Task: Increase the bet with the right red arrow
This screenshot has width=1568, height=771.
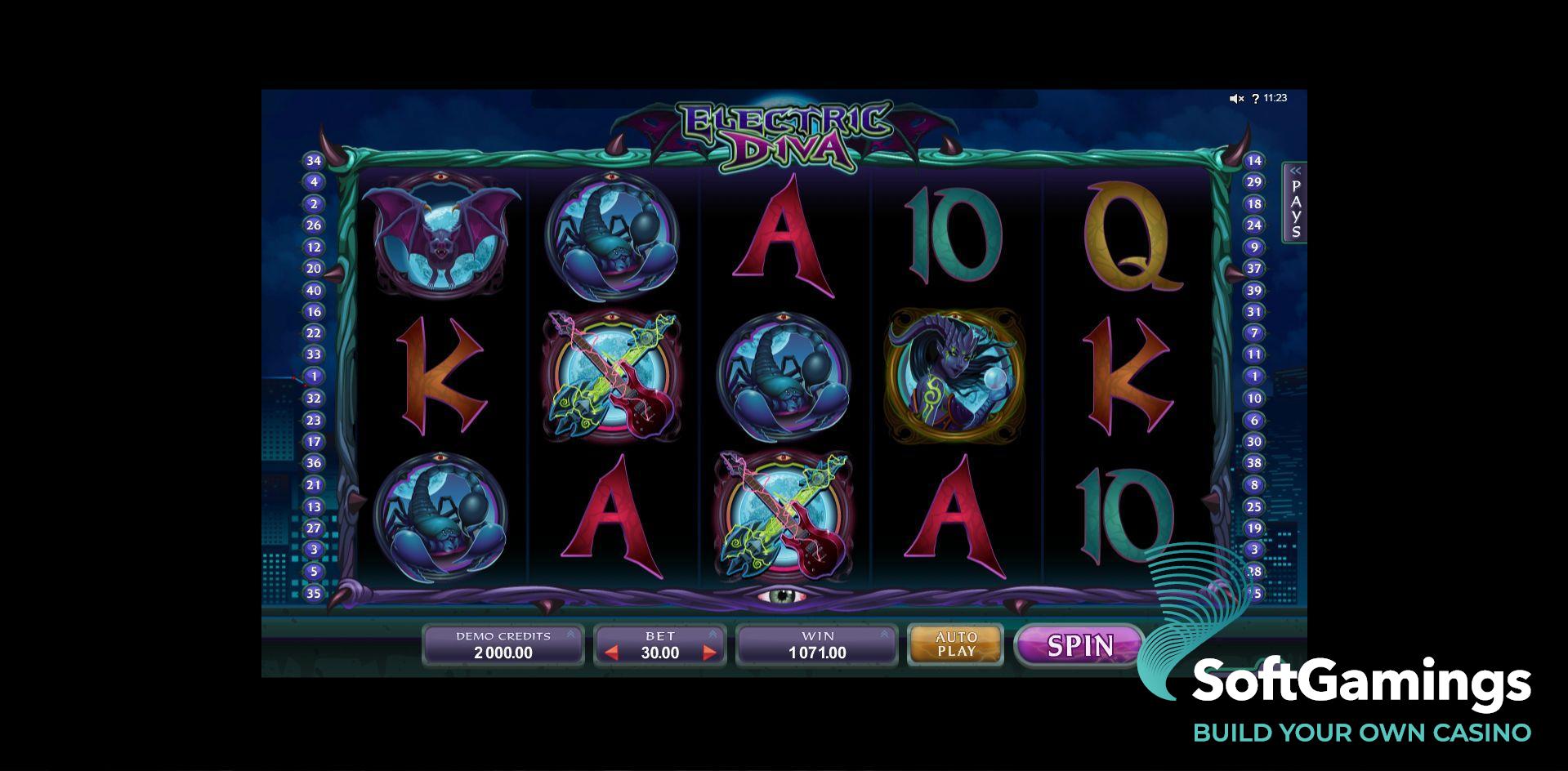Action: [709, 653]
